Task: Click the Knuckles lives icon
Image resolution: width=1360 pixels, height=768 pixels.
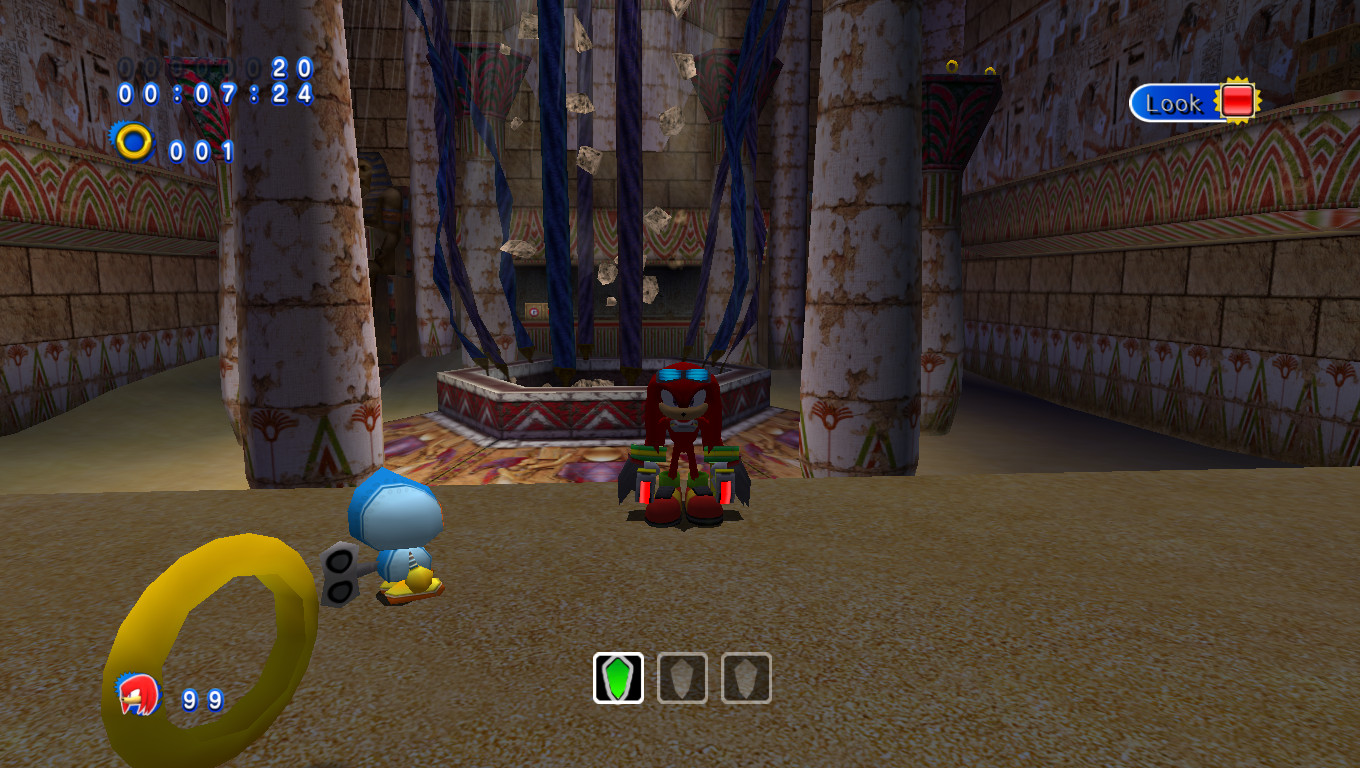Action: click(x=138, y=694)
